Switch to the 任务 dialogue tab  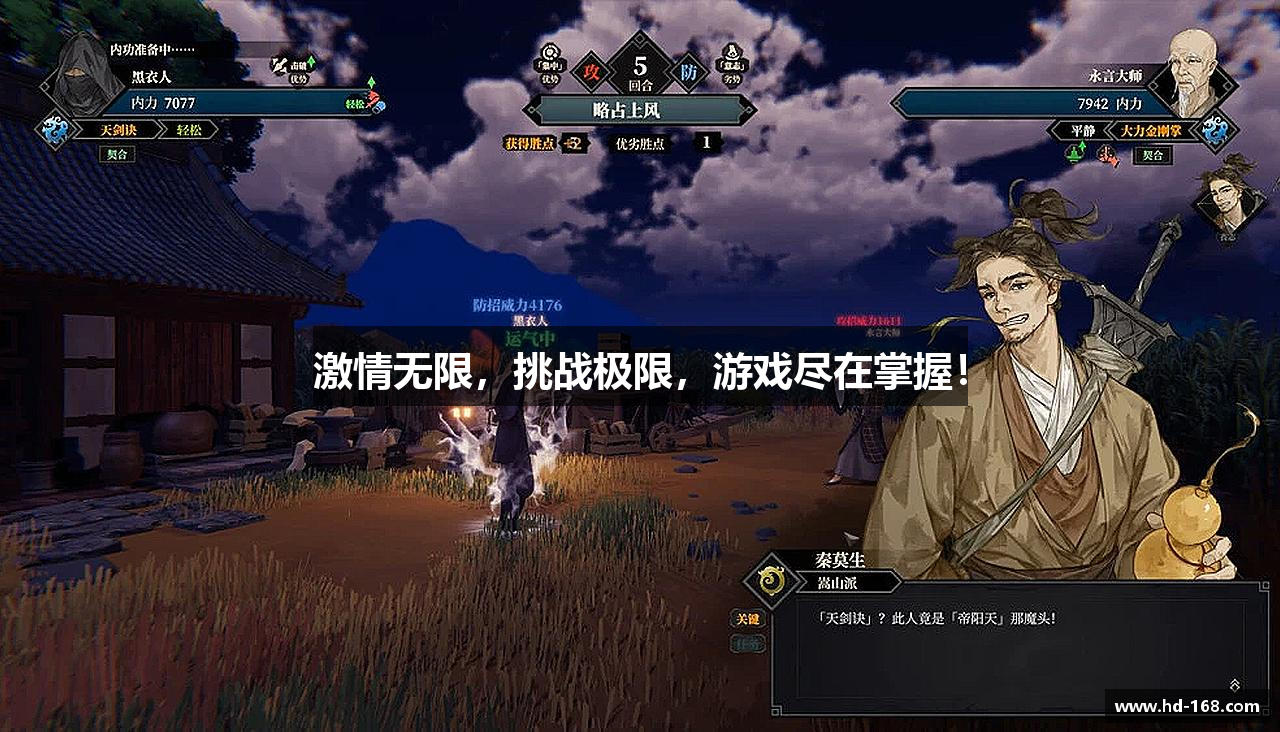tap(747, 645)
